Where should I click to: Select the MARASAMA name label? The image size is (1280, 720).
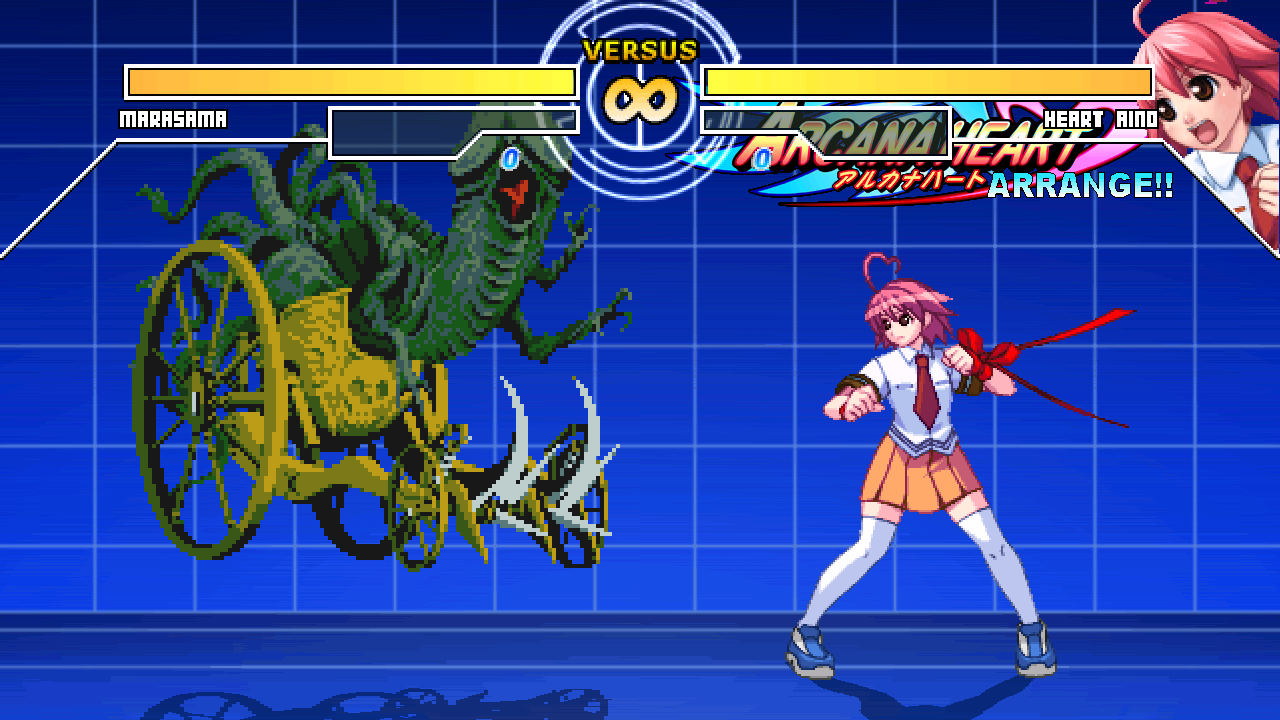pyautogui.click(x=175, y=119)
